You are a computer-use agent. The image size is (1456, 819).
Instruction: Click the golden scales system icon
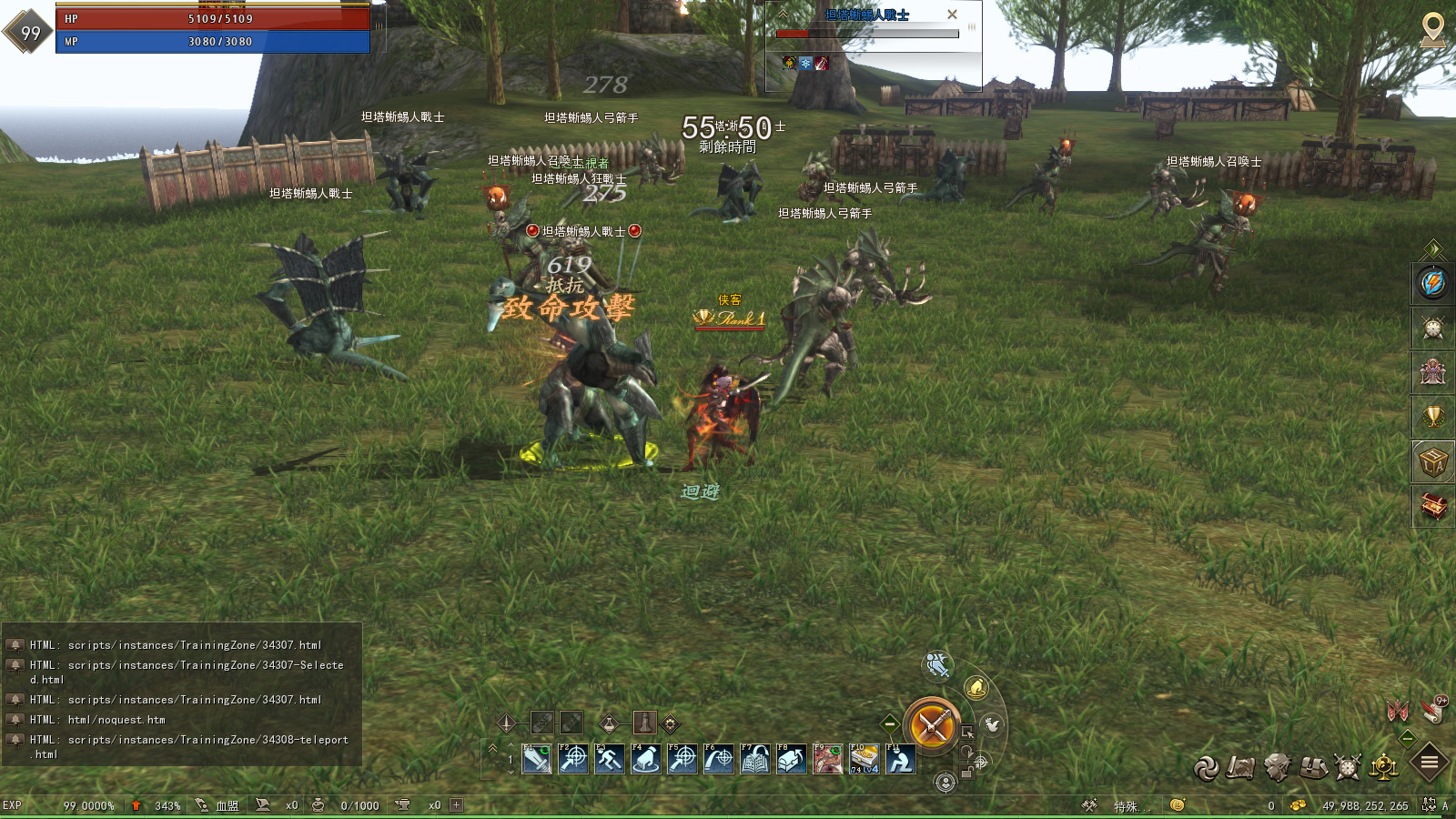[x=1383, y=767]
